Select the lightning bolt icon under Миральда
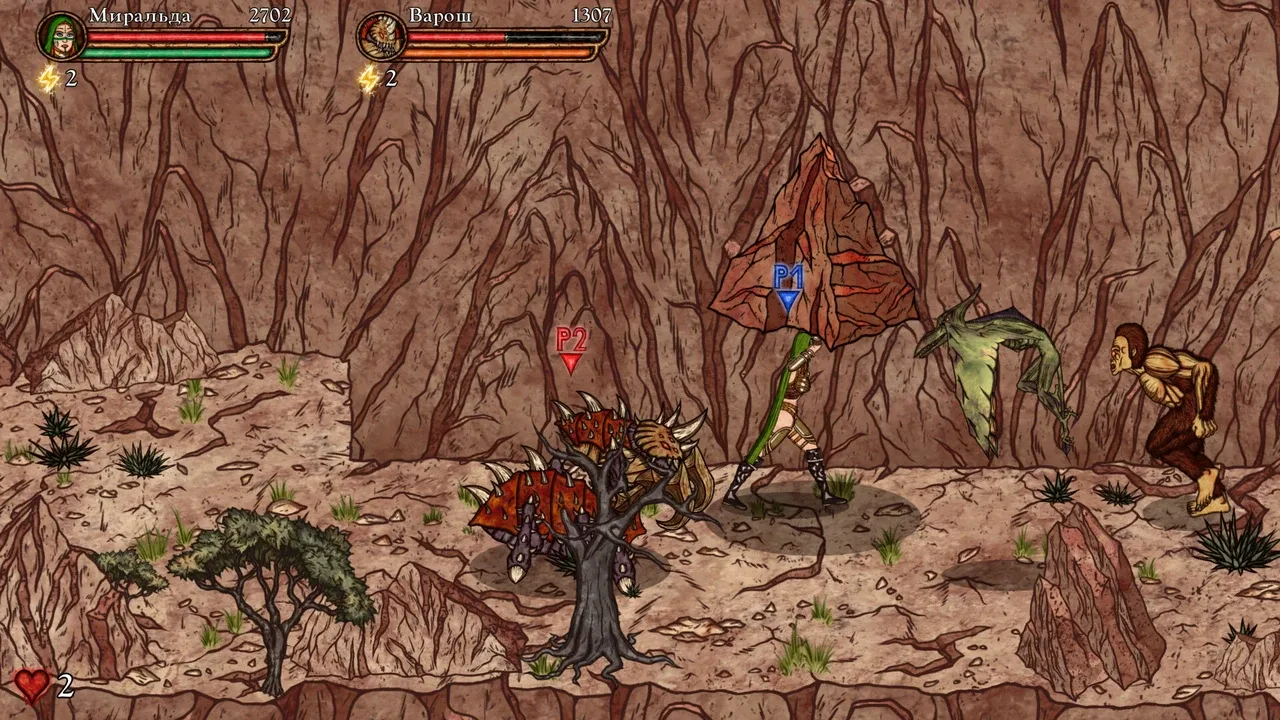Screen dimensions: 1280x720 pyautogui.click(x=48, y=78)
